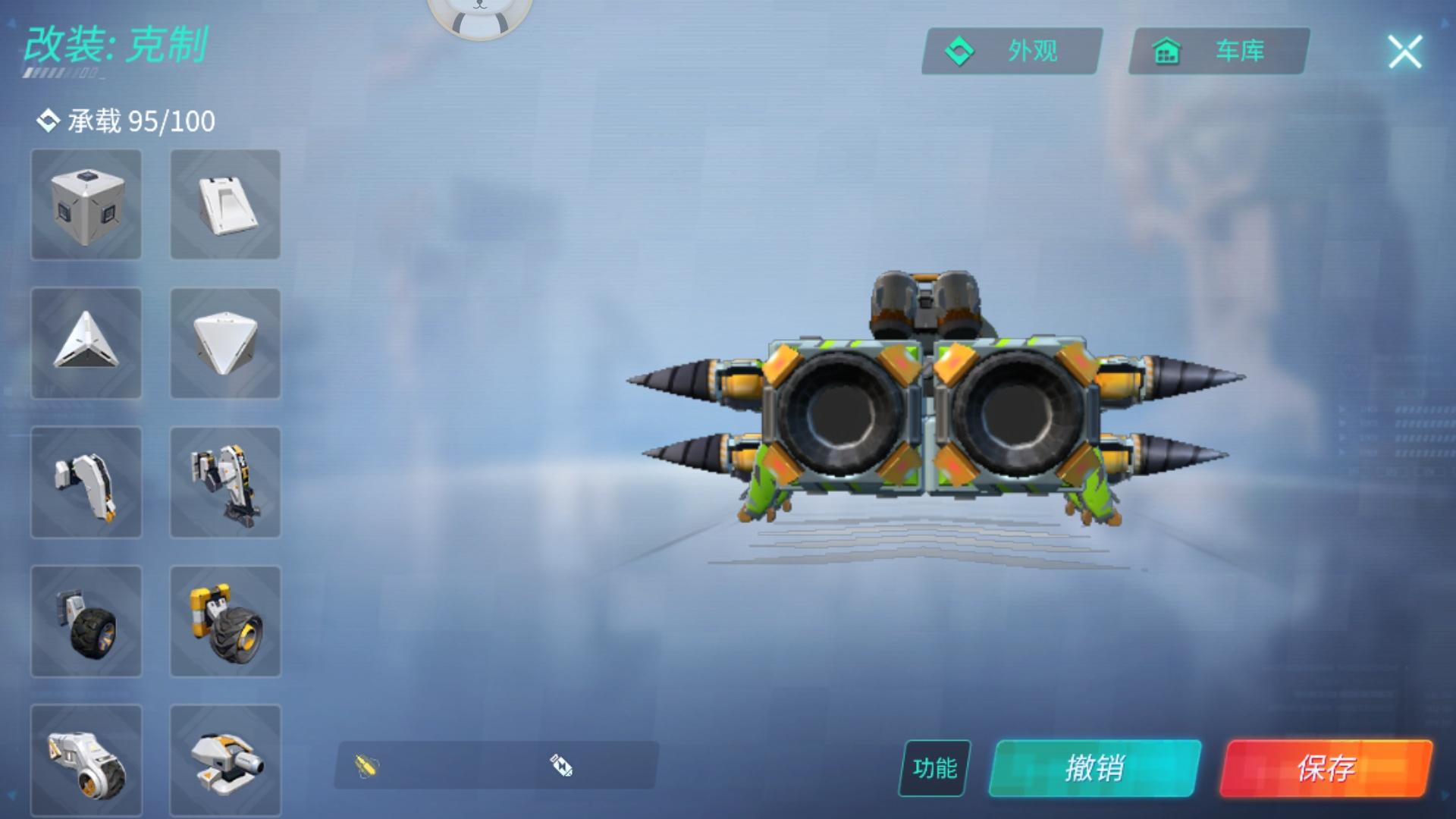Viewport: 1456px width, 819px height.
Task: Select the white drill arm part
Action: tap(86, 483)
